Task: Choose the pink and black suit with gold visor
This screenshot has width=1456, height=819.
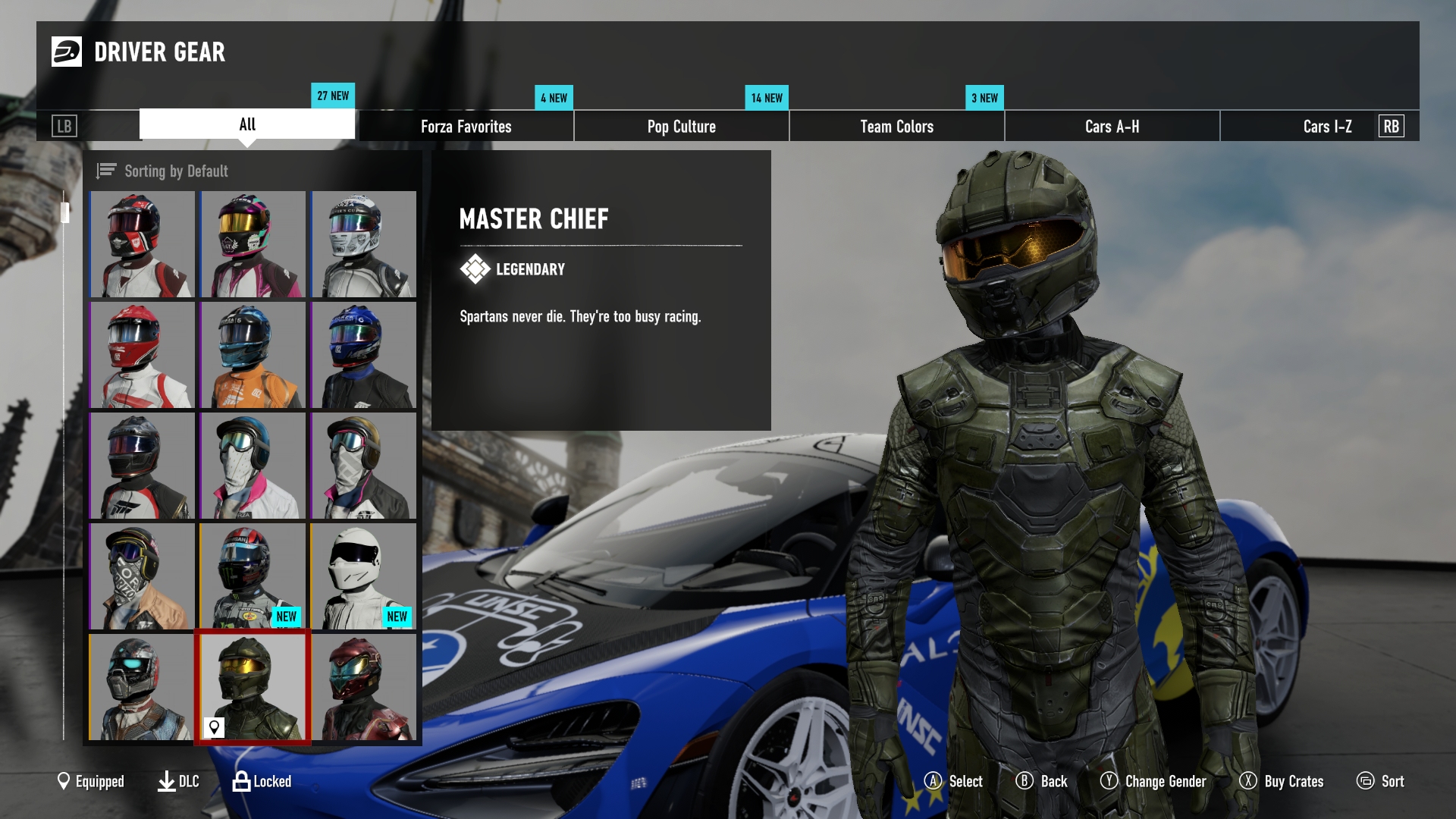Action: pos(253,244)
